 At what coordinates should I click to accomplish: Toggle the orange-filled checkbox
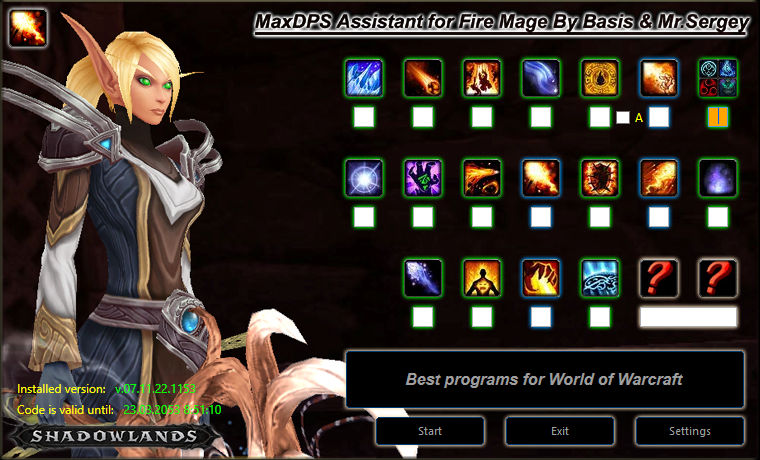click(x=718, y=117)
